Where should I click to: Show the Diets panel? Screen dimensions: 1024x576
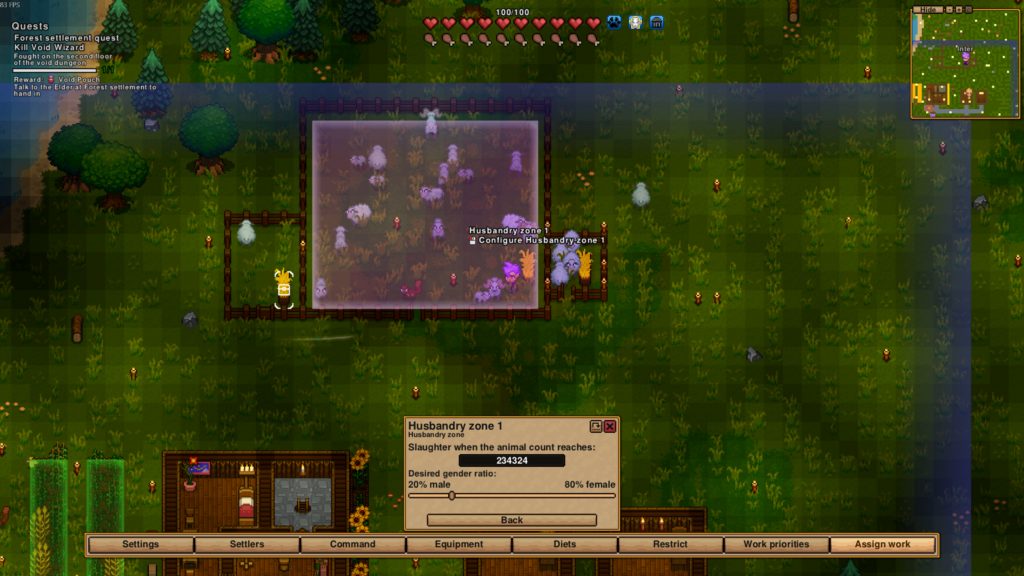coord(565,545)
